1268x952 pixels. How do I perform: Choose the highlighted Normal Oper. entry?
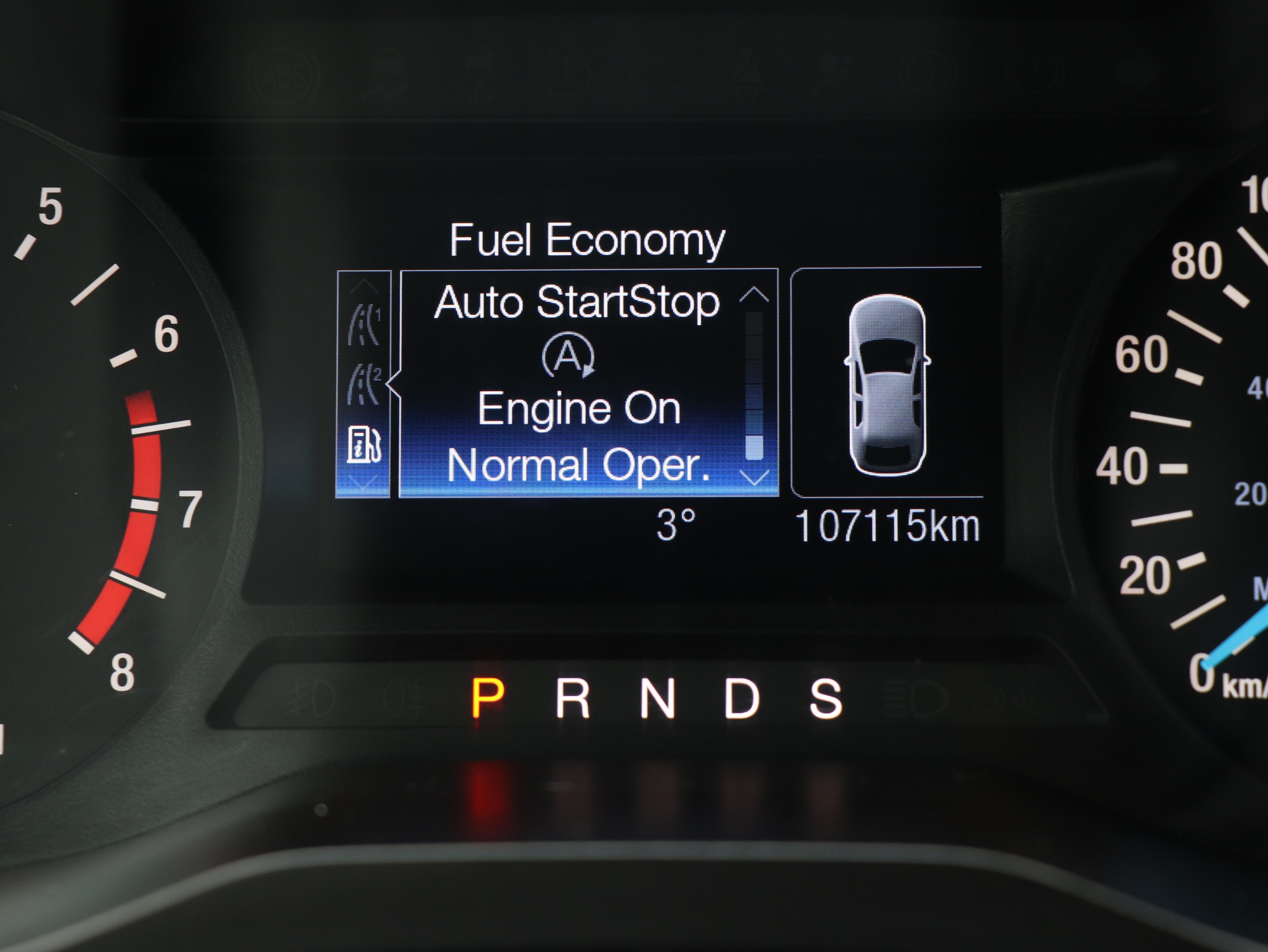pos(578,465)
